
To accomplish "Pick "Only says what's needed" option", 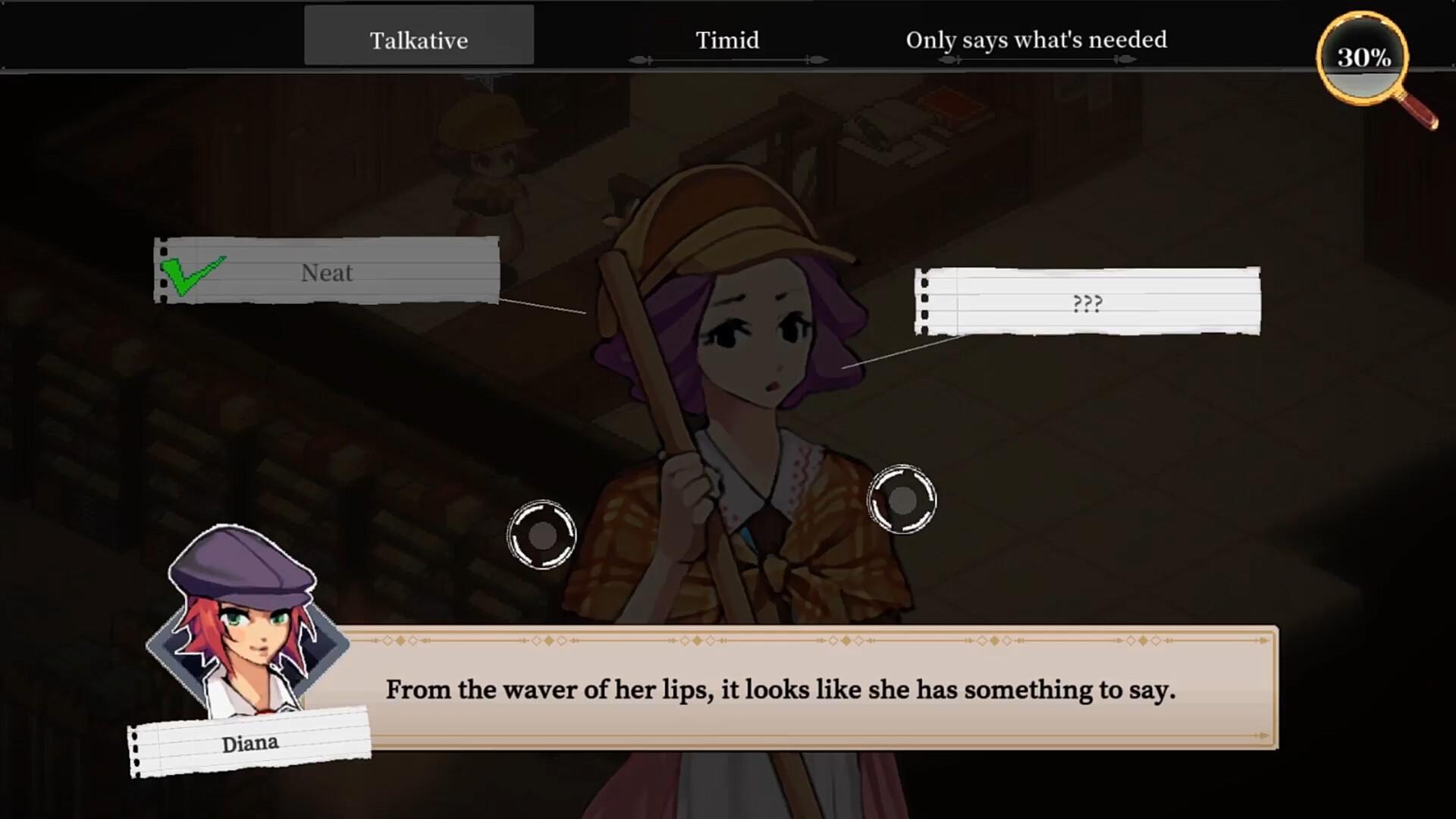I will pos(1036,40).
